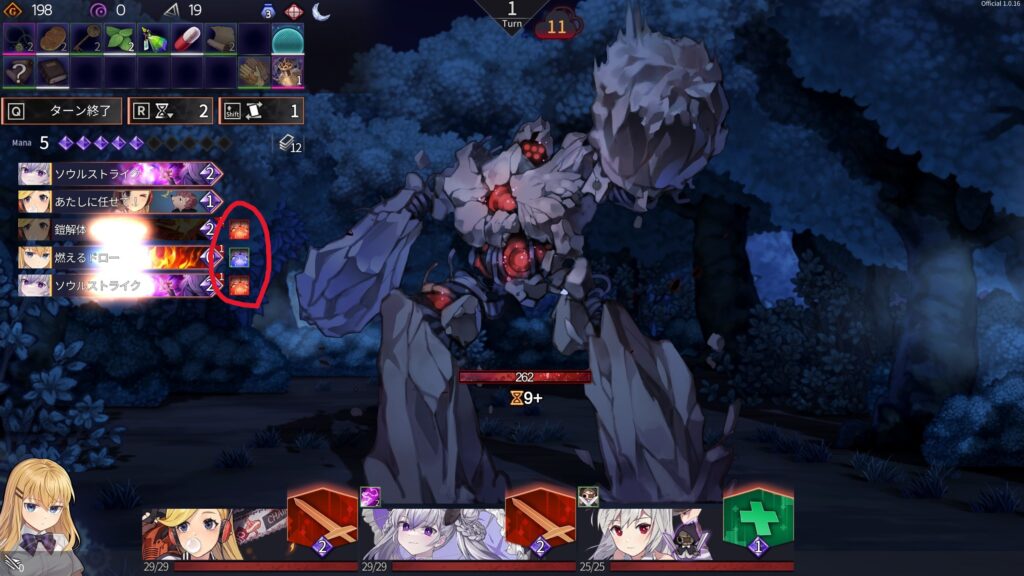The height and width of the screenshot is (576, 1024).
Task: End the turn with ターン終了 button
Action: tap(63, 110)
